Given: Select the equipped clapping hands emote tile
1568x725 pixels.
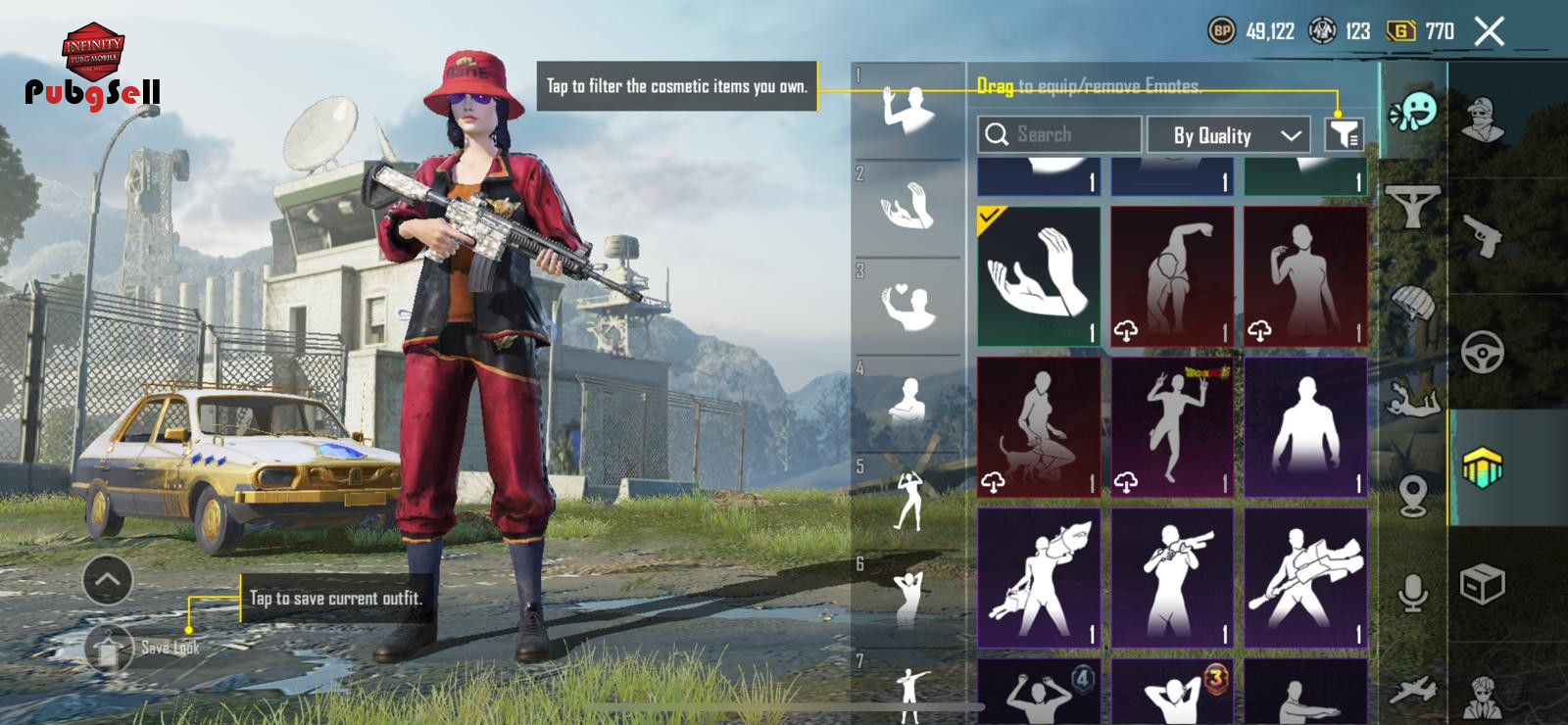Looking at the screenshot, I should click(x=1039, y=275).
